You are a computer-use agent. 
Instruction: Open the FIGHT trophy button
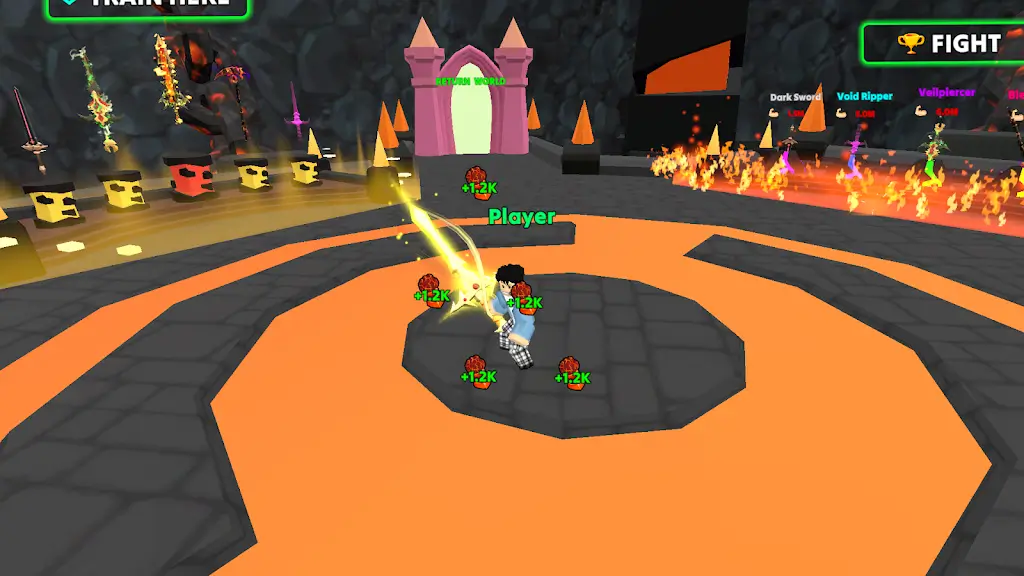946,44
